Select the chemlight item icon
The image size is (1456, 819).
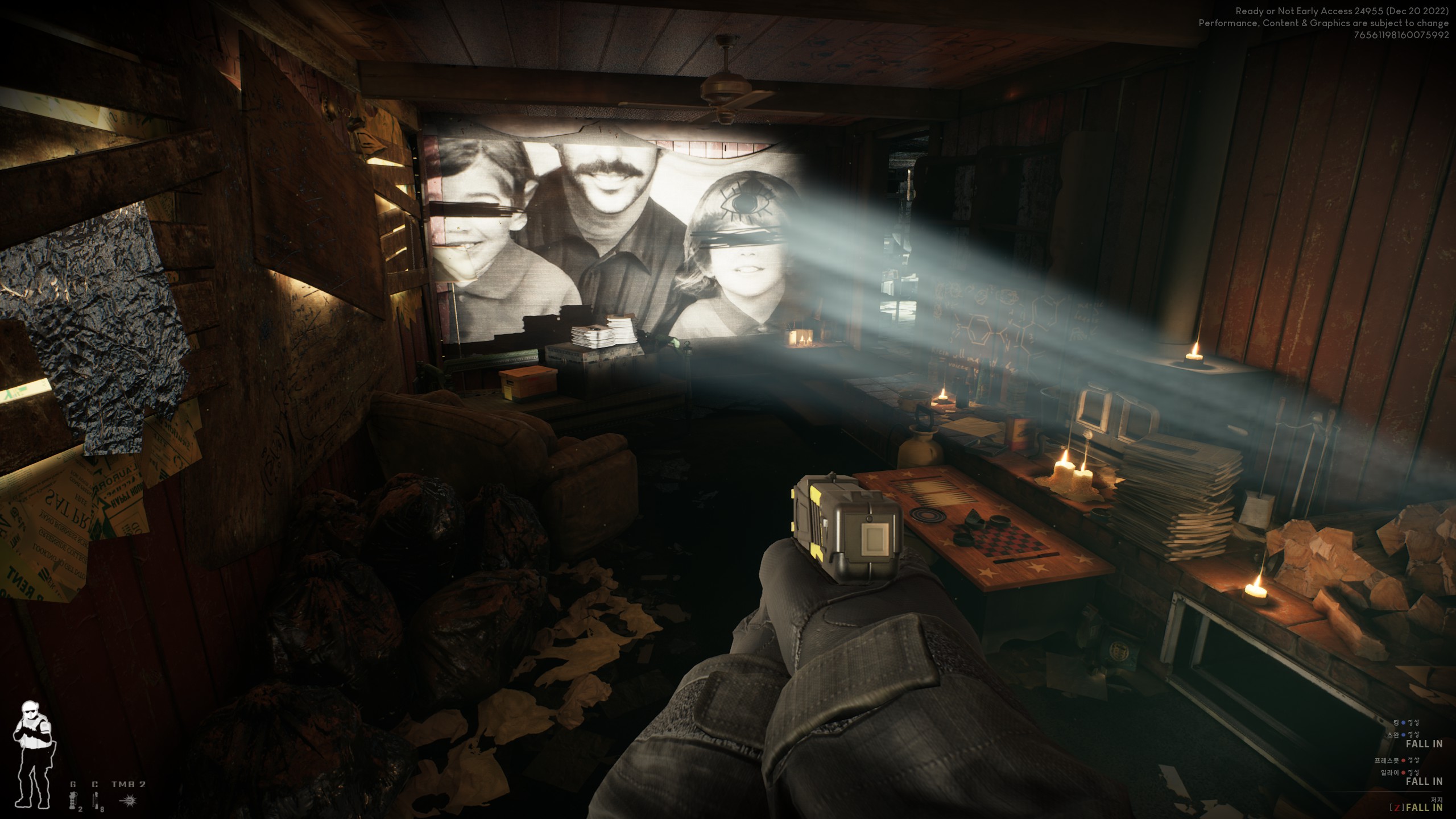(x=95, y=801)
